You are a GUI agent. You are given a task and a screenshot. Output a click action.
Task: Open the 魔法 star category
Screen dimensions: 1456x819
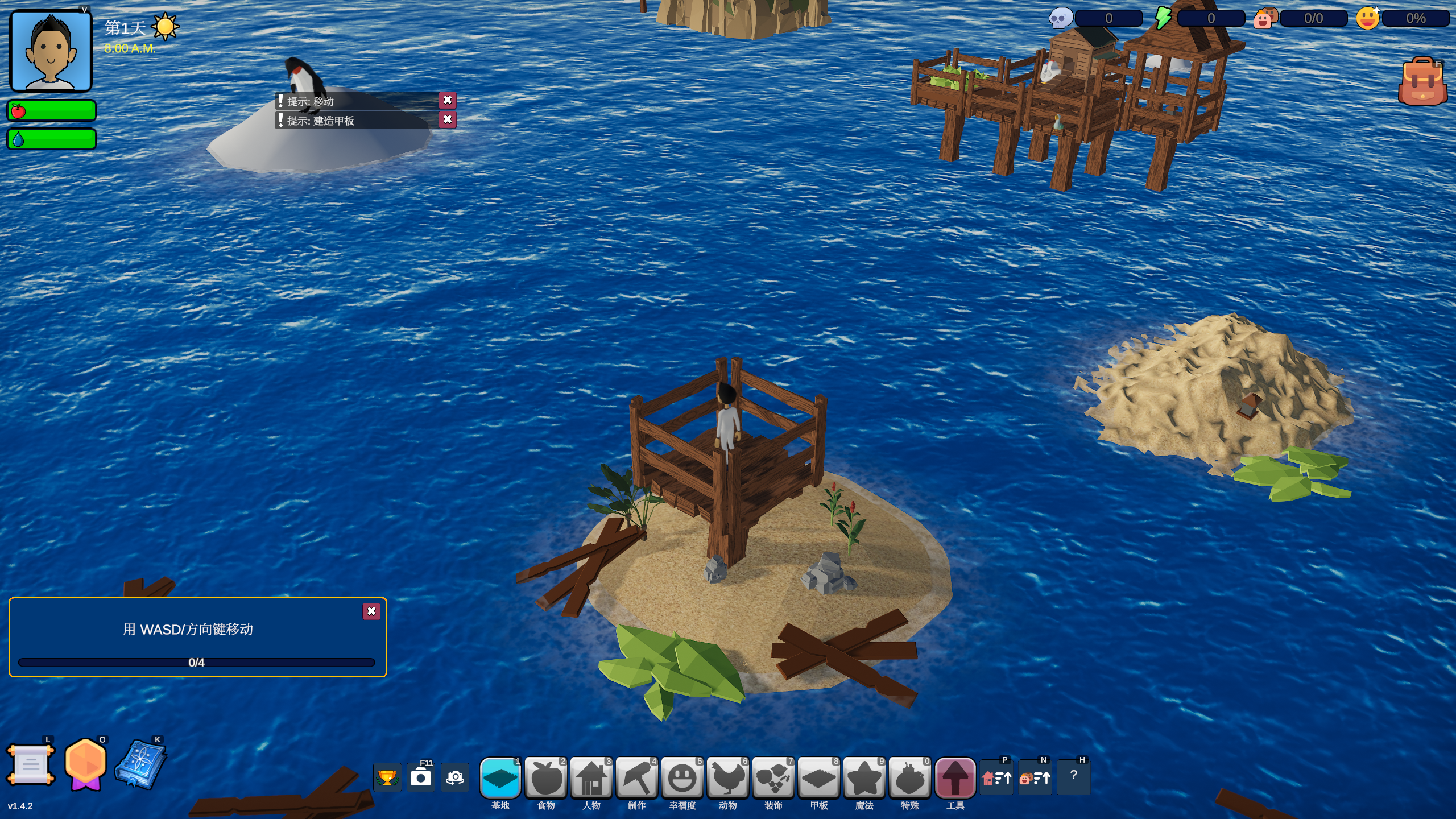click(864, 777)
